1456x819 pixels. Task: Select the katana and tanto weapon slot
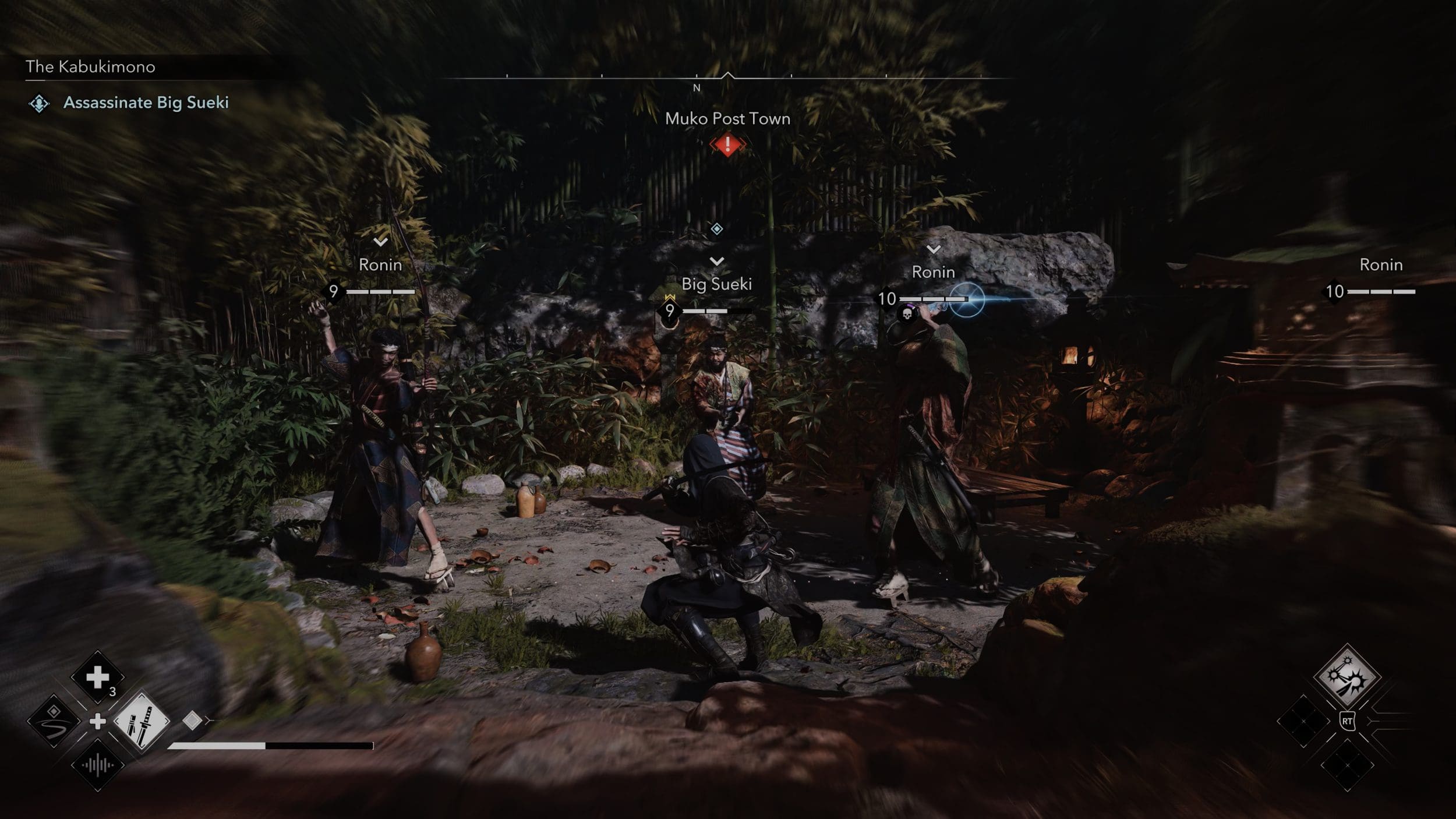pos(142,722)
